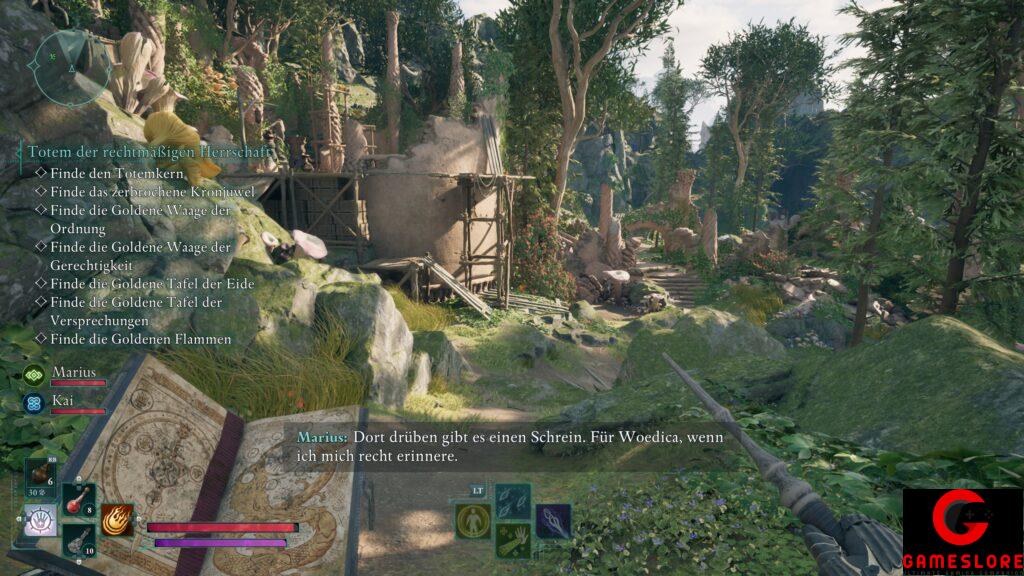Activate the purple swirling missile ability
Screen dimensions: 1024x576
(553, 520)
